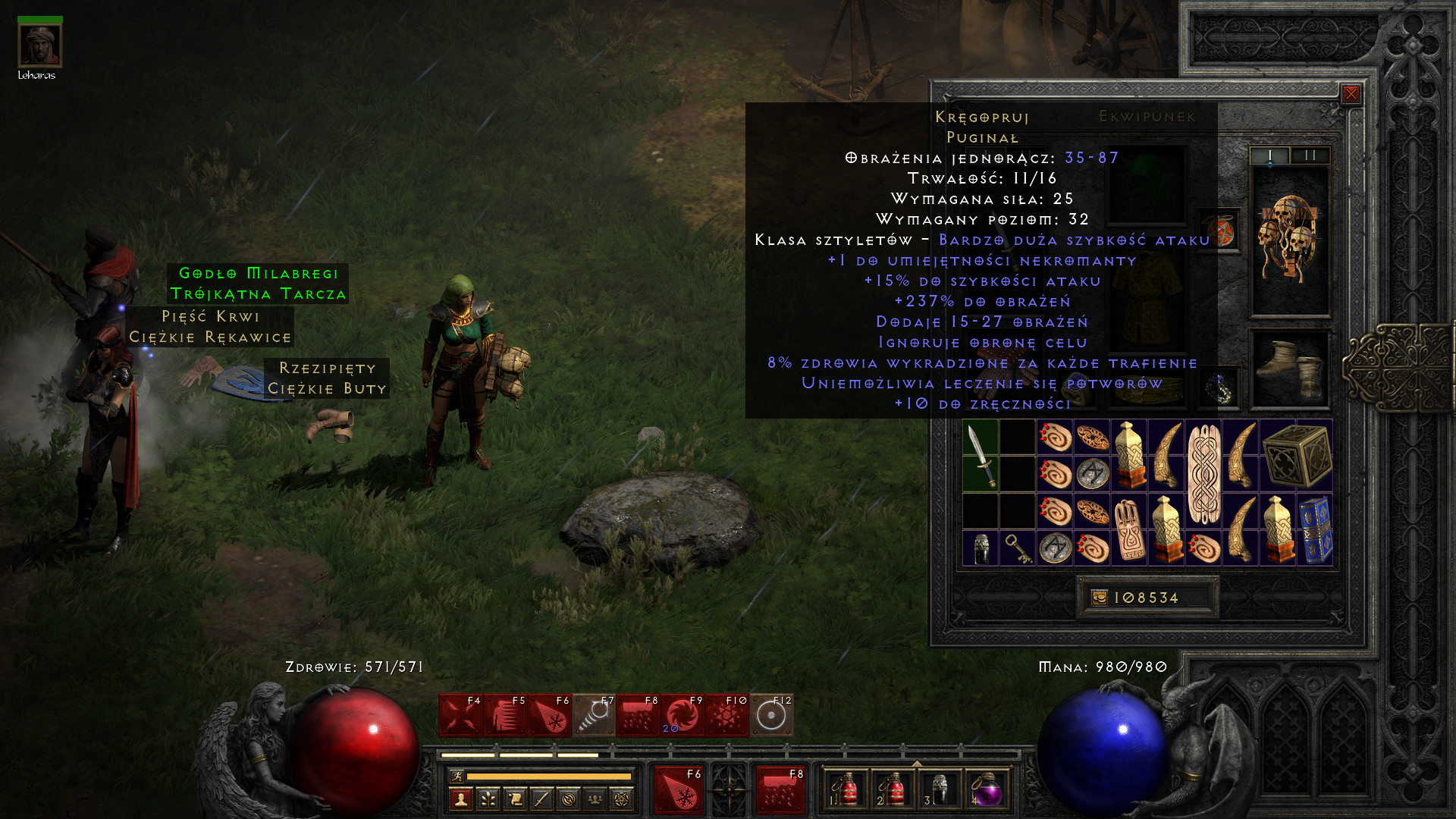Pick up the Horadric Cube

[x=1296, y=456]
